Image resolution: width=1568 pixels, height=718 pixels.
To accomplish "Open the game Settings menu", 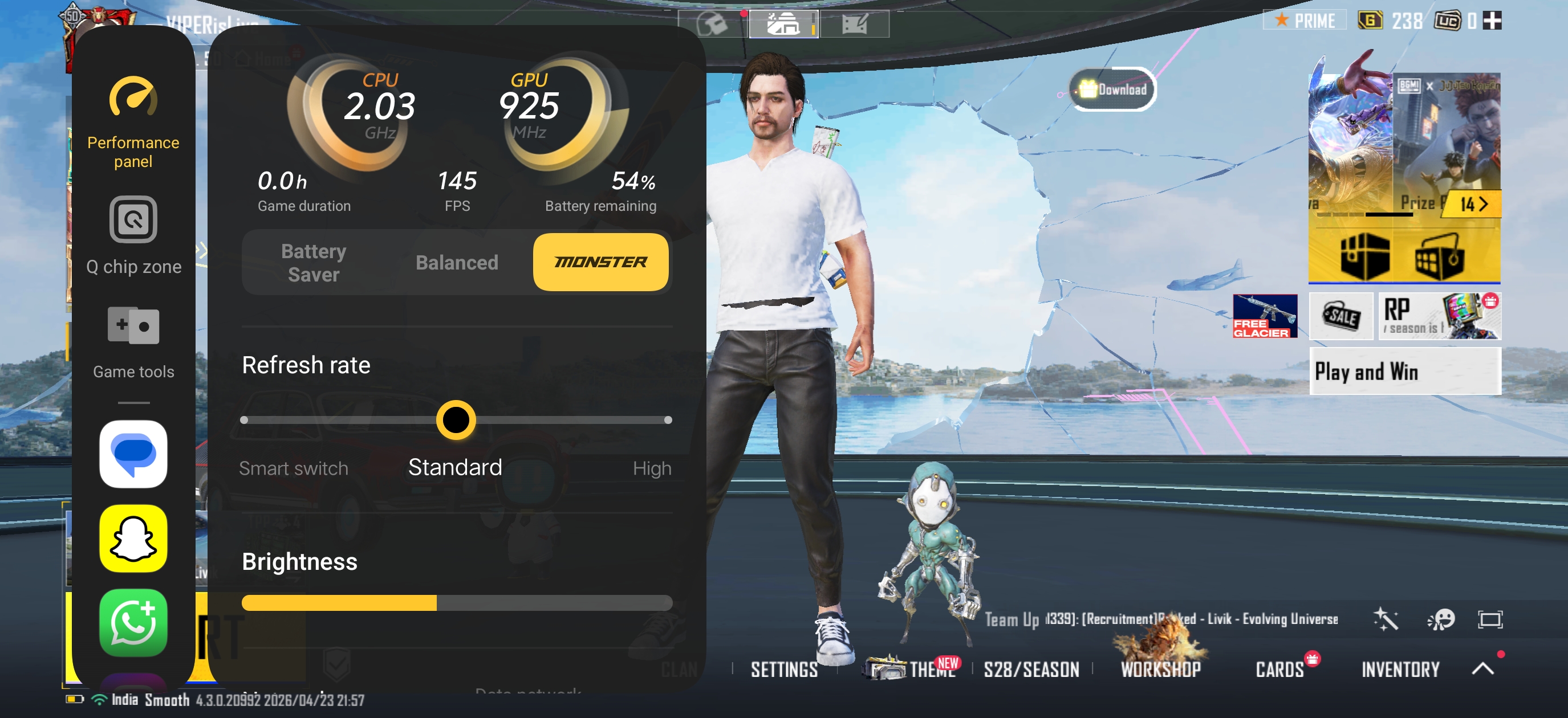I will coord(784,670).
